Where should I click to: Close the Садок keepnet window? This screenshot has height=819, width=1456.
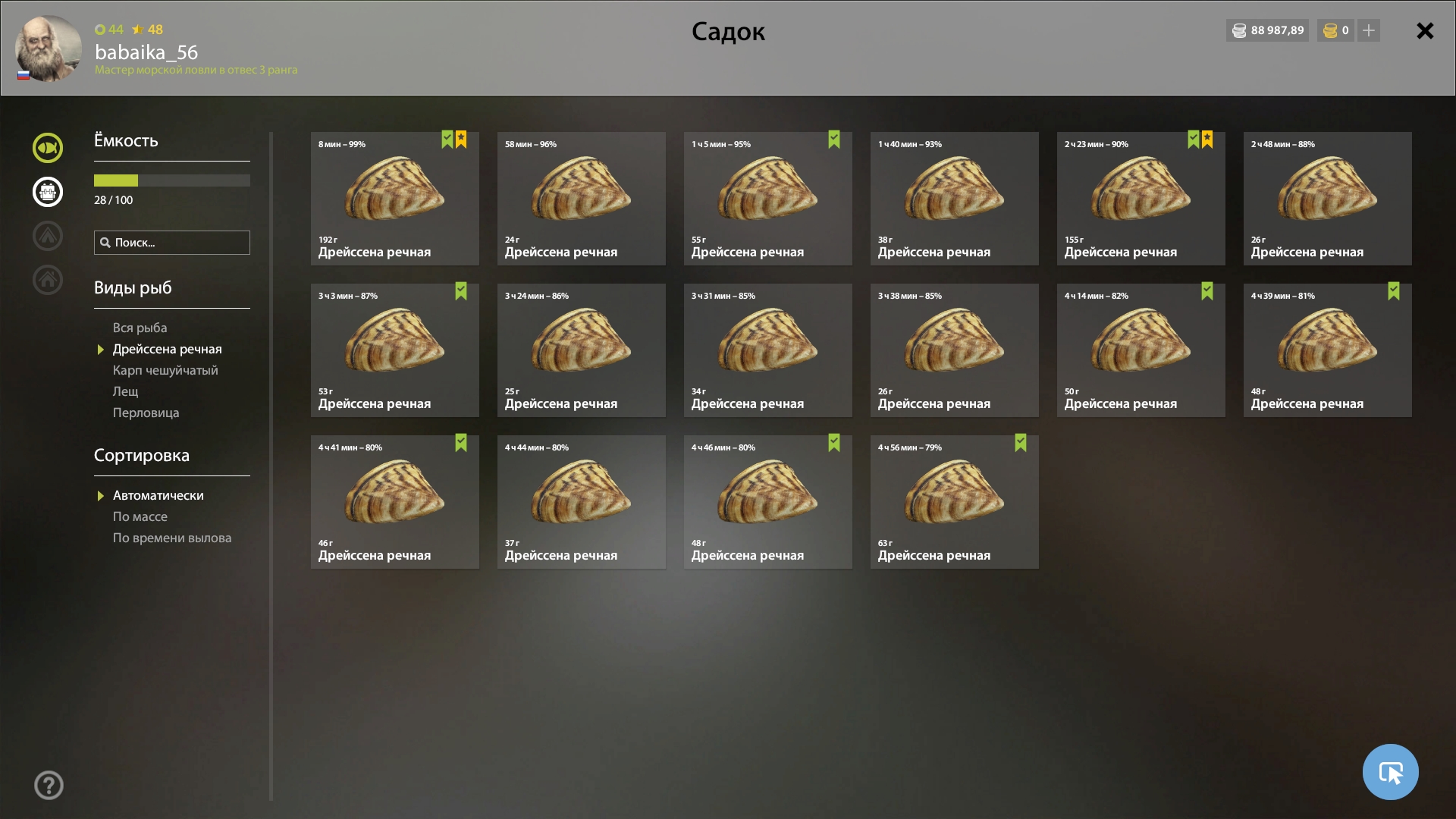point(1425,31)
